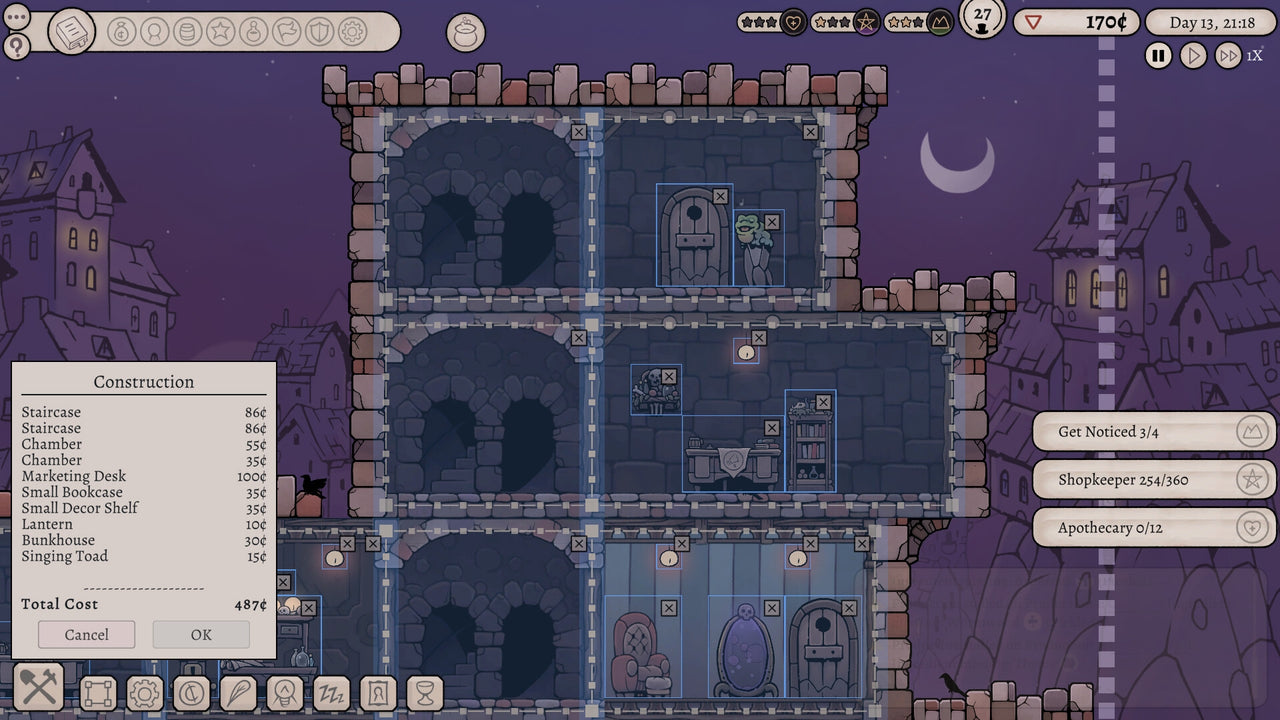The height and width of the screenshot is (720, 1280).
Task: Open the money bag finances icon
Action: coord(121,32)
